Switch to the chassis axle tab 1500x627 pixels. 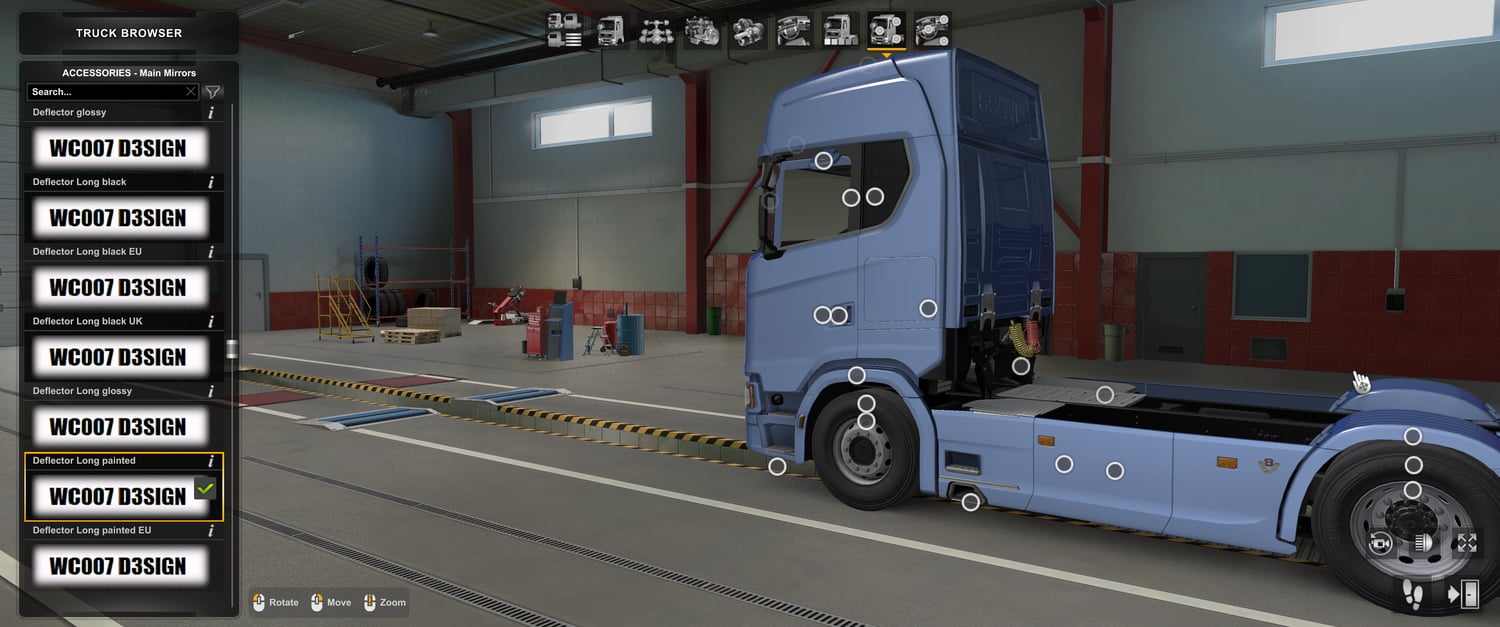click(657, 30)
